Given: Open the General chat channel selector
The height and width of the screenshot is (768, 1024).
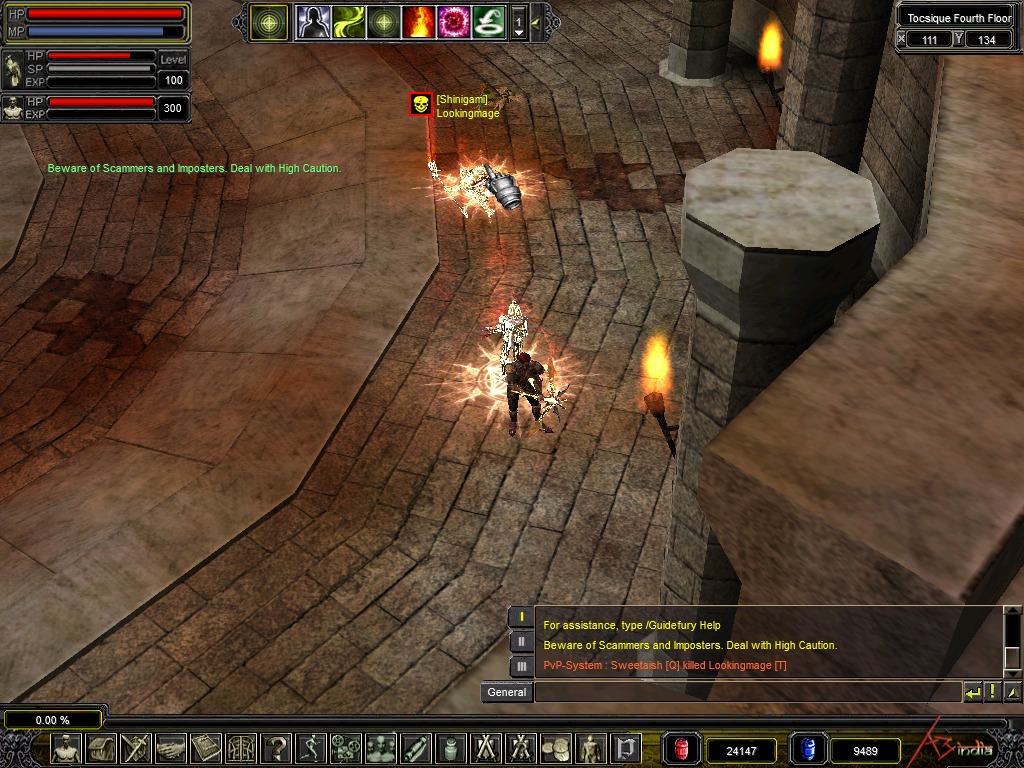Looking at the screenshot, I should click(506, 692).
